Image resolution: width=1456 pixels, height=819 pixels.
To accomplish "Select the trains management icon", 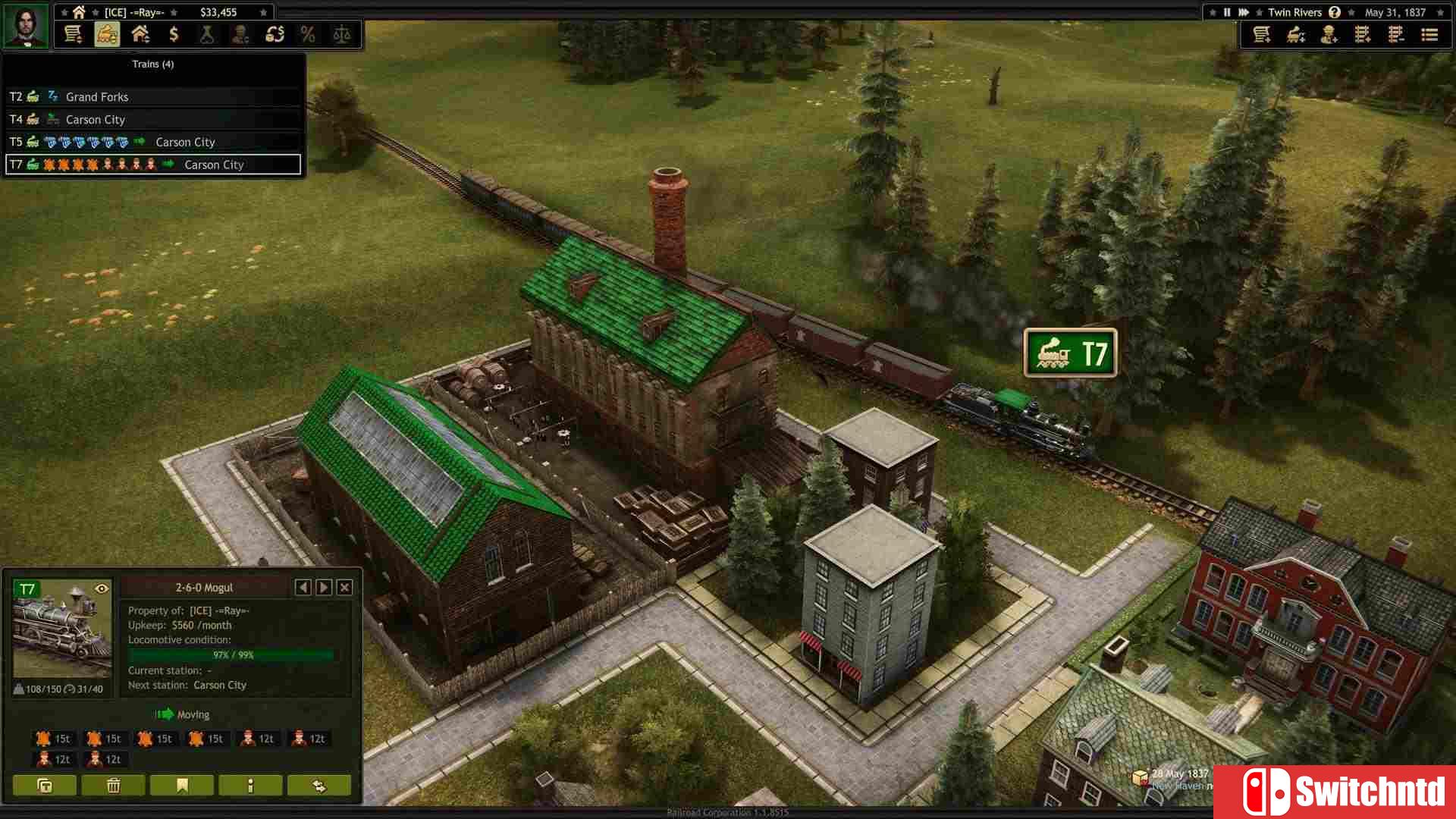I will click(x=107, y=34).
